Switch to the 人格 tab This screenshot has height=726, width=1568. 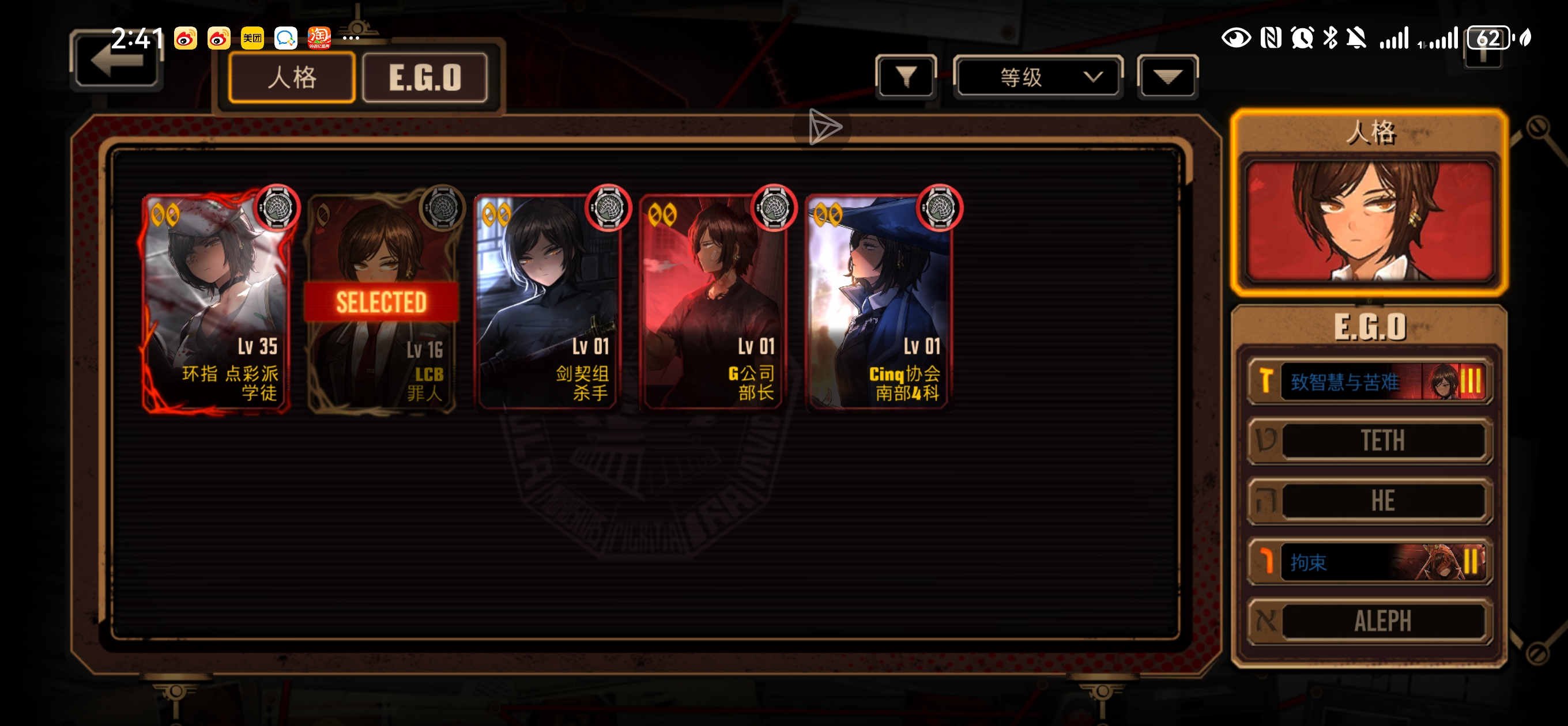tap(292, 77)
